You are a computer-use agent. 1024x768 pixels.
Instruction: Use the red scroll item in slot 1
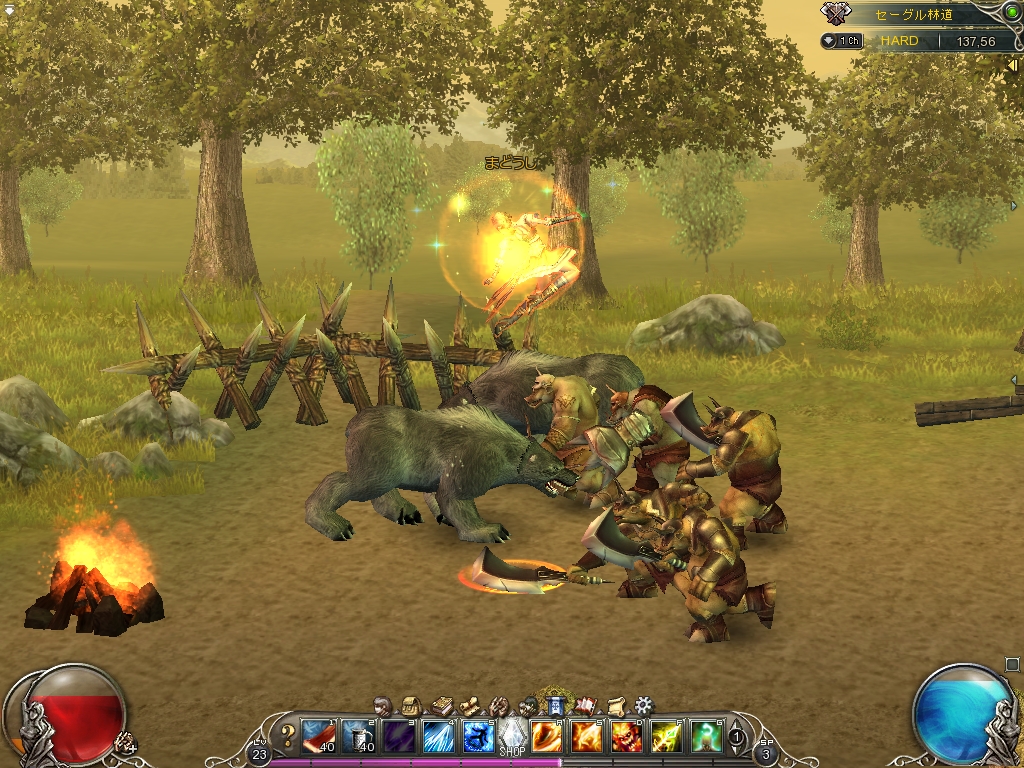(x=320, y=737)
